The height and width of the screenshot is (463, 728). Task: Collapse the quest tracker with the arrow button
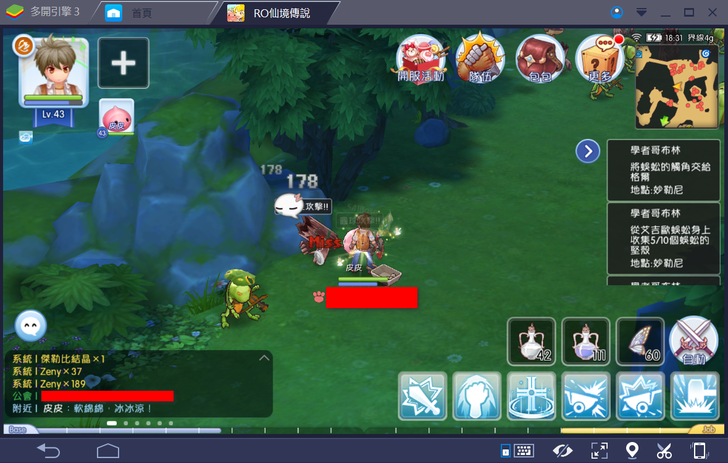[x=589, y=151]
